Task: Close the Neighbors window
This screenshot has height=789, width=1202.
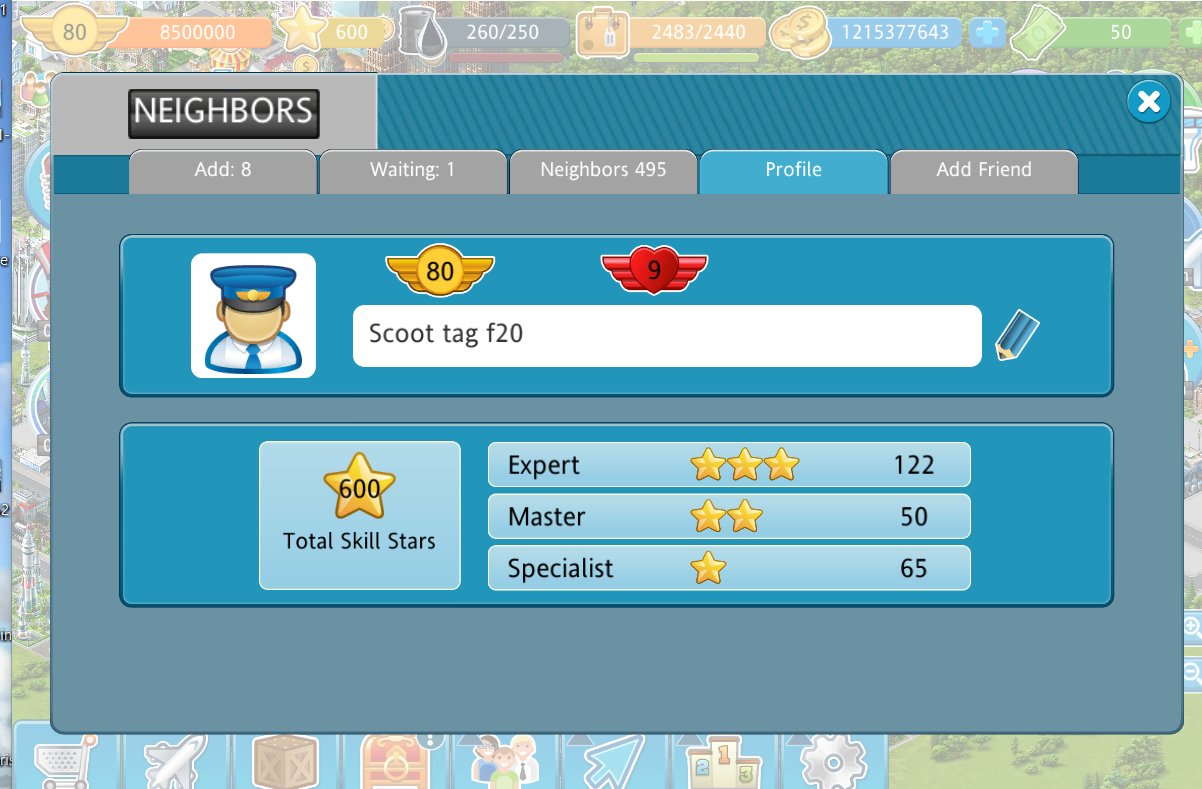Action: (1149, 101)
